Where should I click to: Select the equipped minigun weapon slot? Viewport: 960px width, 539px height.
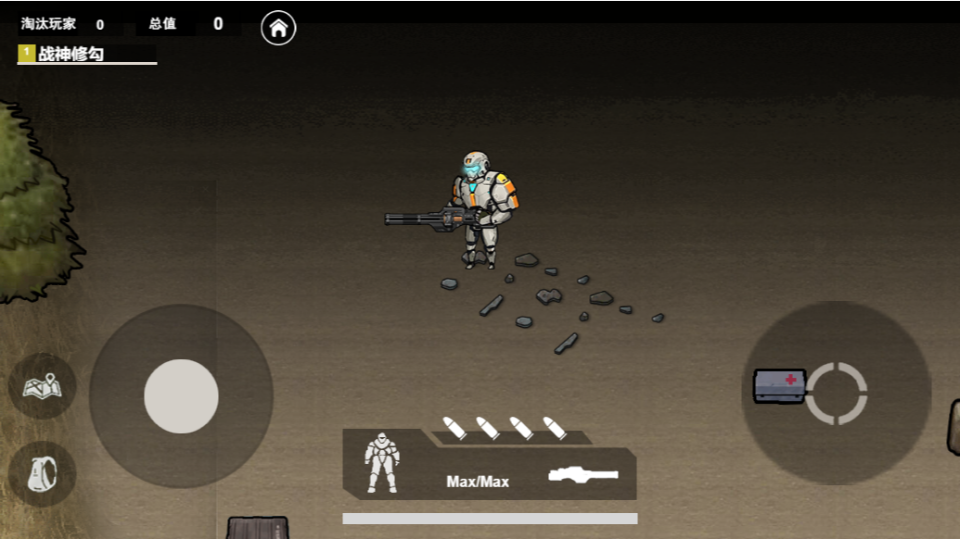(583, 475)
